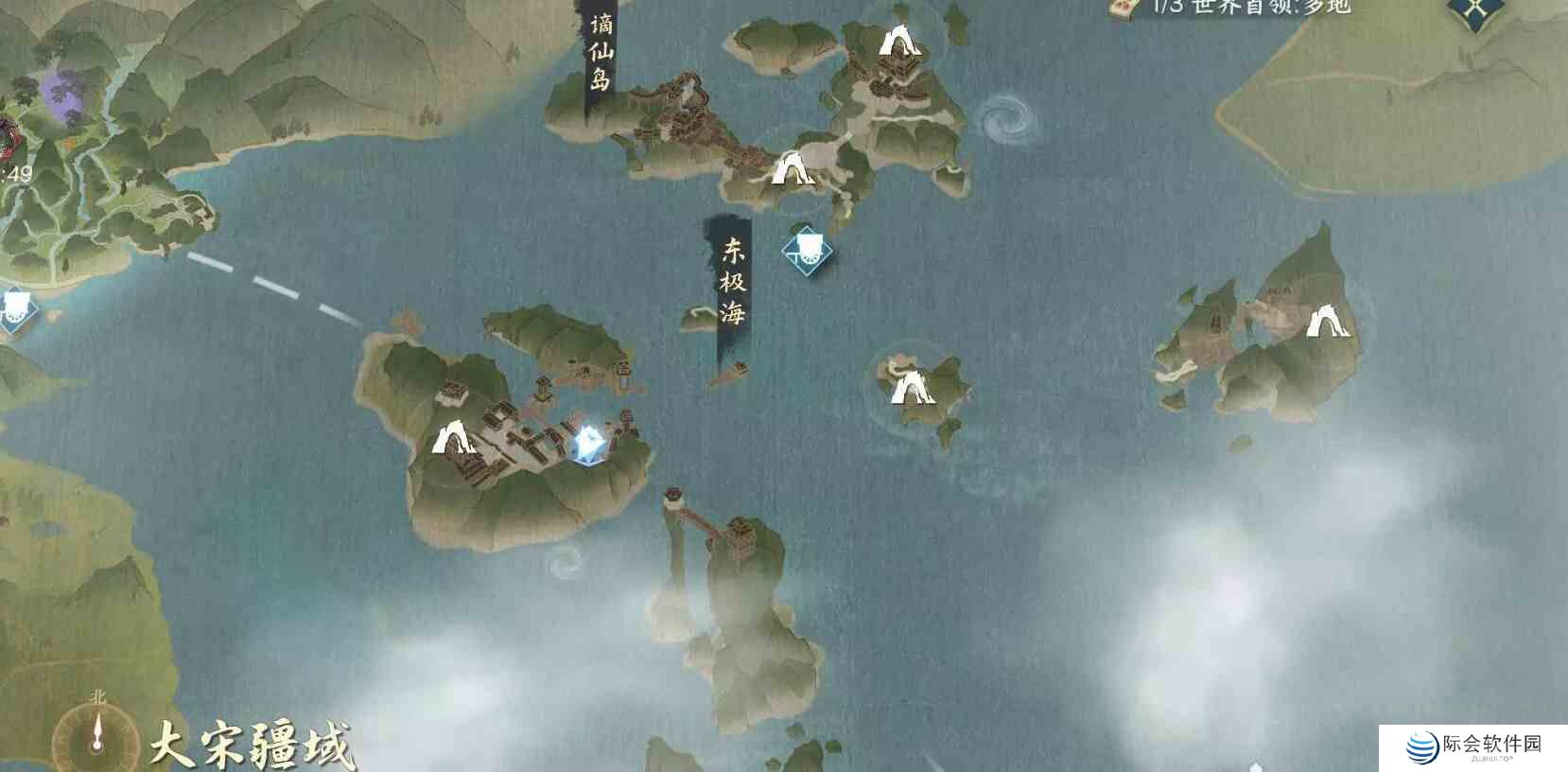The width and height of the screenshot is (1568, 772).
Task: Click the teleport arch at the top of the map
Action: [x=897, y=42]
